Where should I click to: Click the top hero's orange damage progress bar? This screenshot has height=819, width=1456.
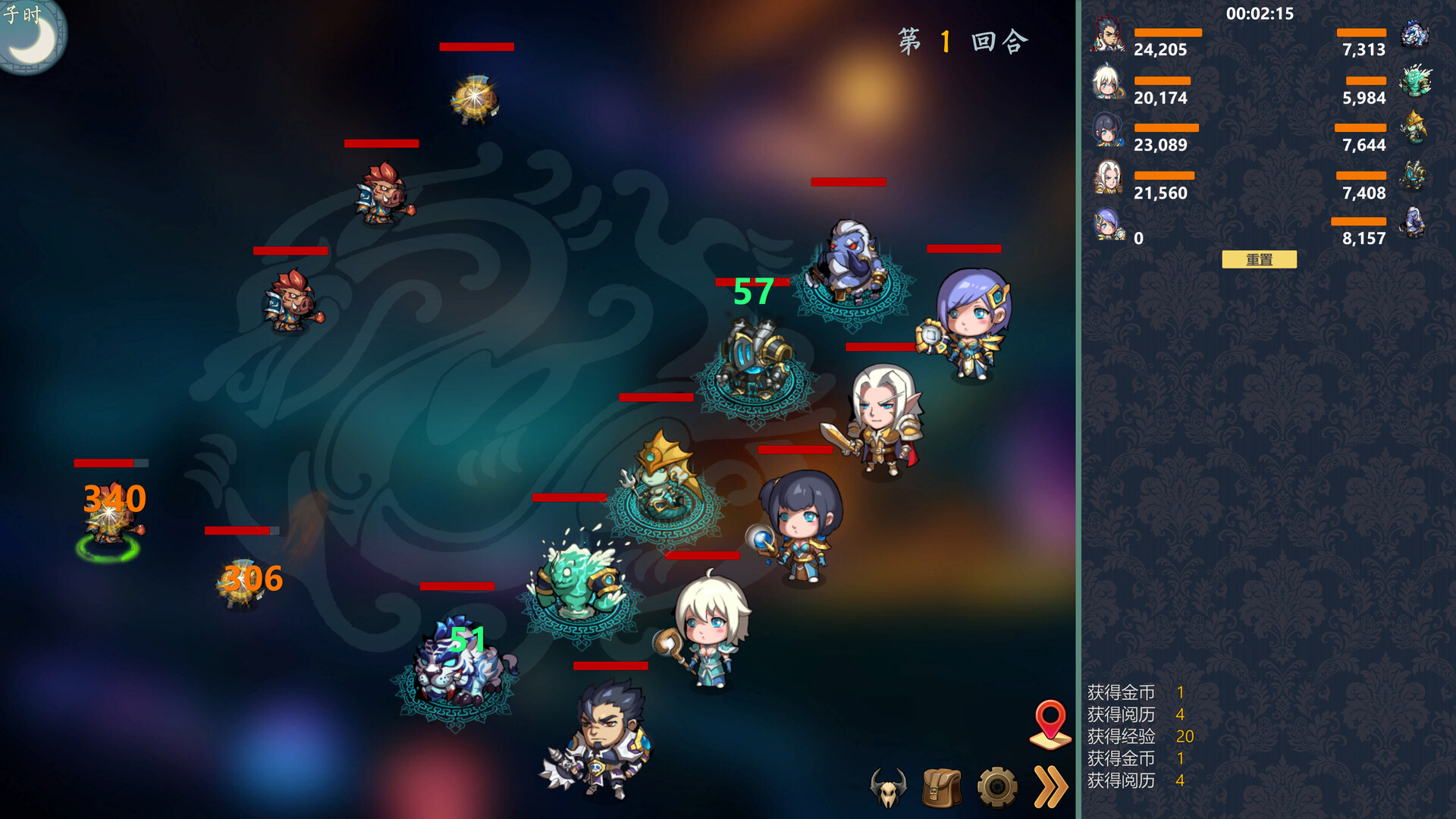coord(1166,32)
